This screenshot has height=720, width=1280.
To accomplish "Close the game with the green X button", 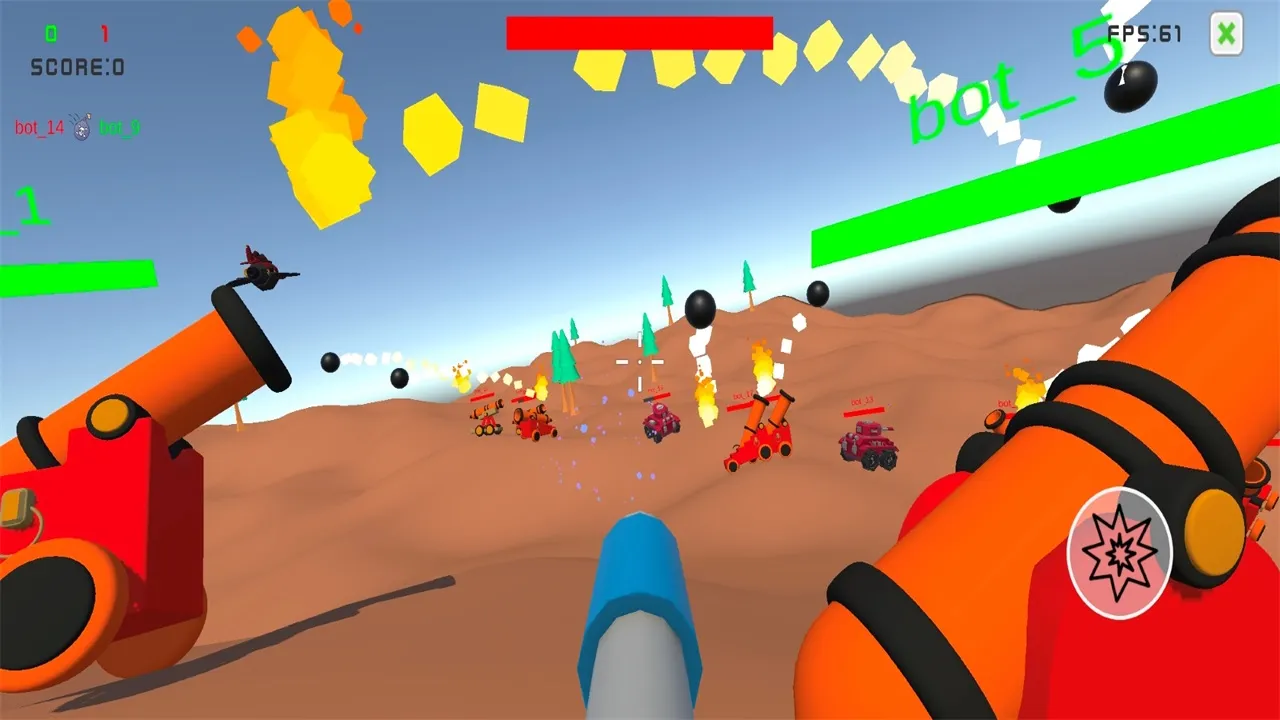I will click(1226, 35).
